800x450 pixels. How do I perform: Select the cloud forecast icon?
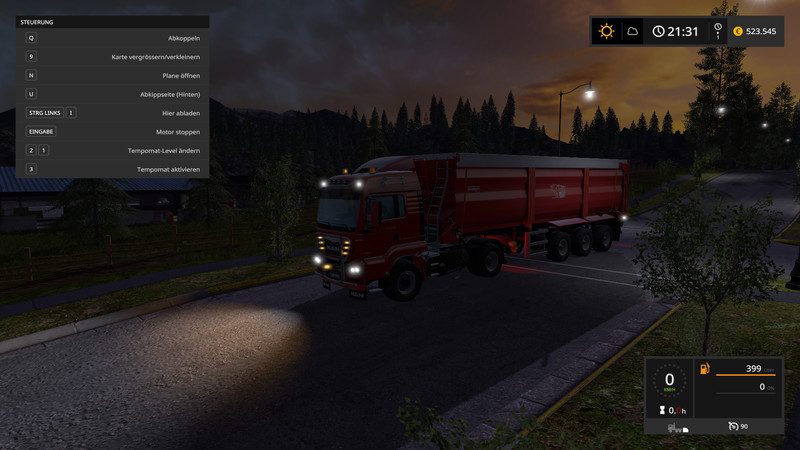632,31
